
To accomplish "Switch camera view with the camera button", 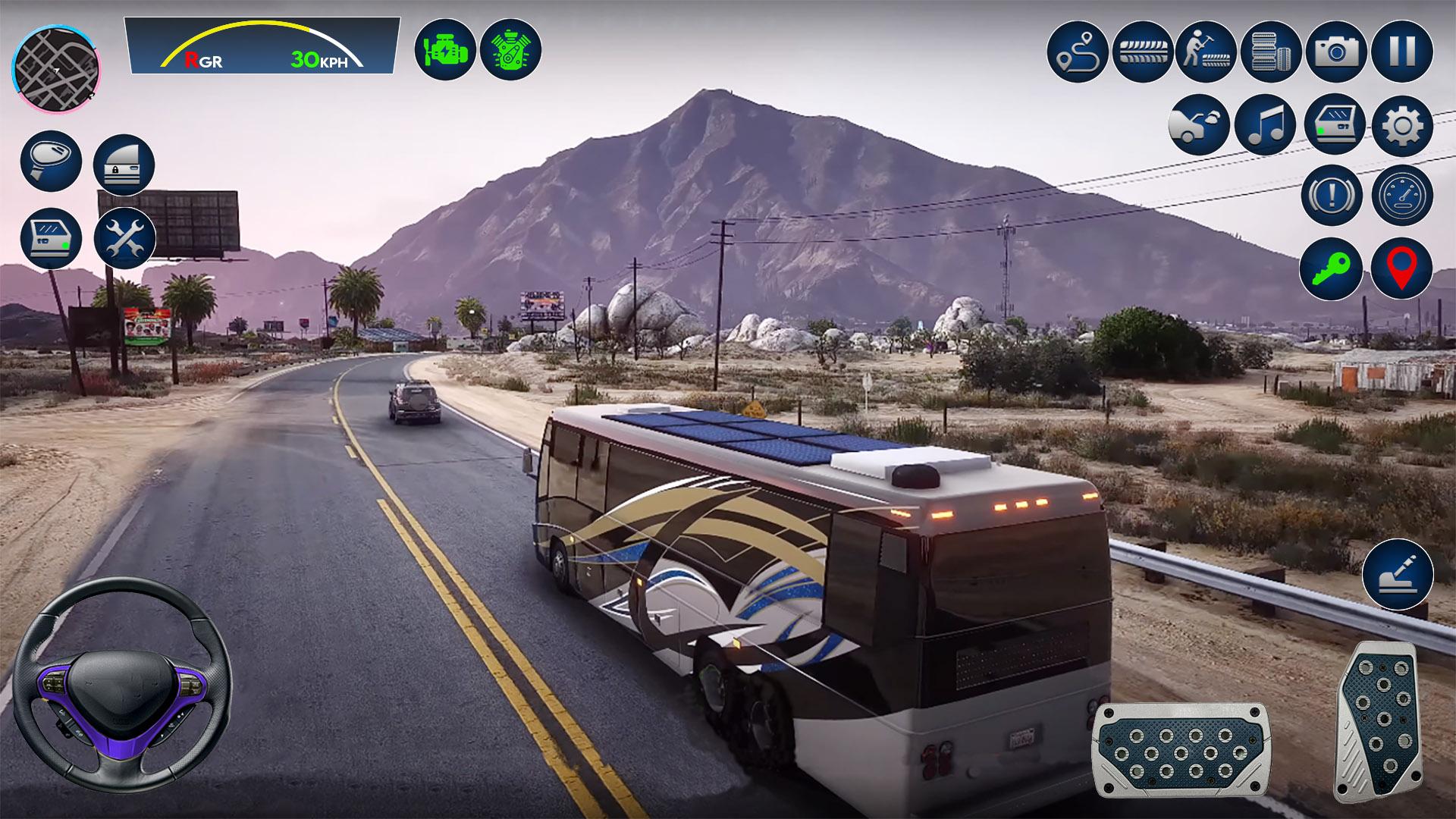I will coord(1336,52).
